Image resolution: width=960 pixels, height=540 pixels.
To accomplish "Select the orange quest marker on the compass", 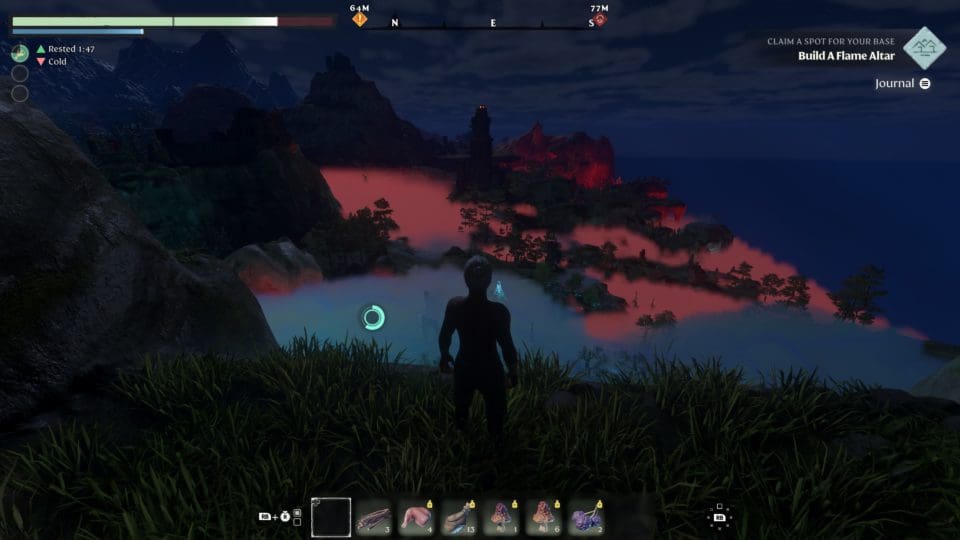I will [x=359, y=19].
